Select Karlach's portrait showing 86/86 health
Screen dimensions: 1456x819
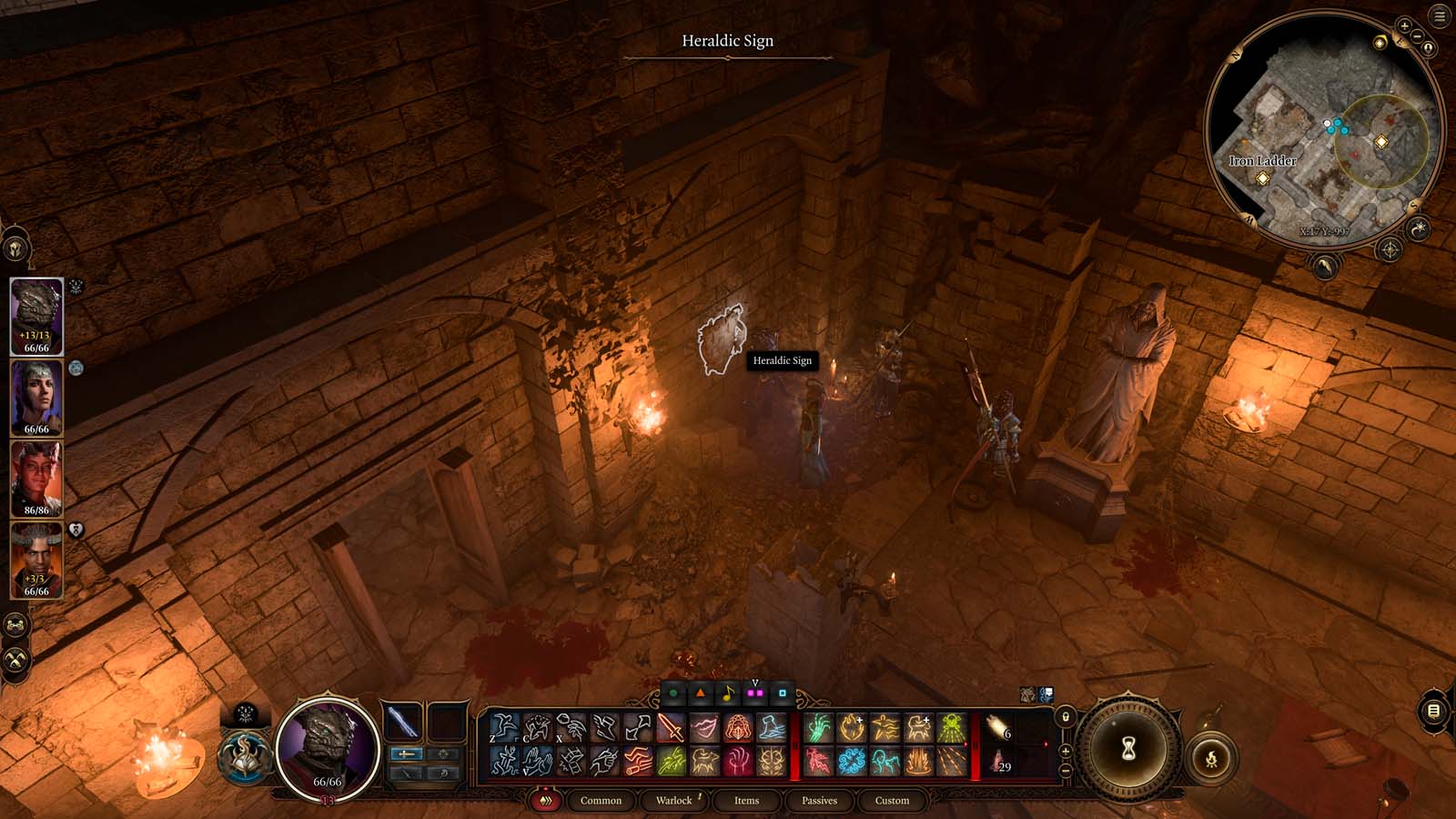36,480
